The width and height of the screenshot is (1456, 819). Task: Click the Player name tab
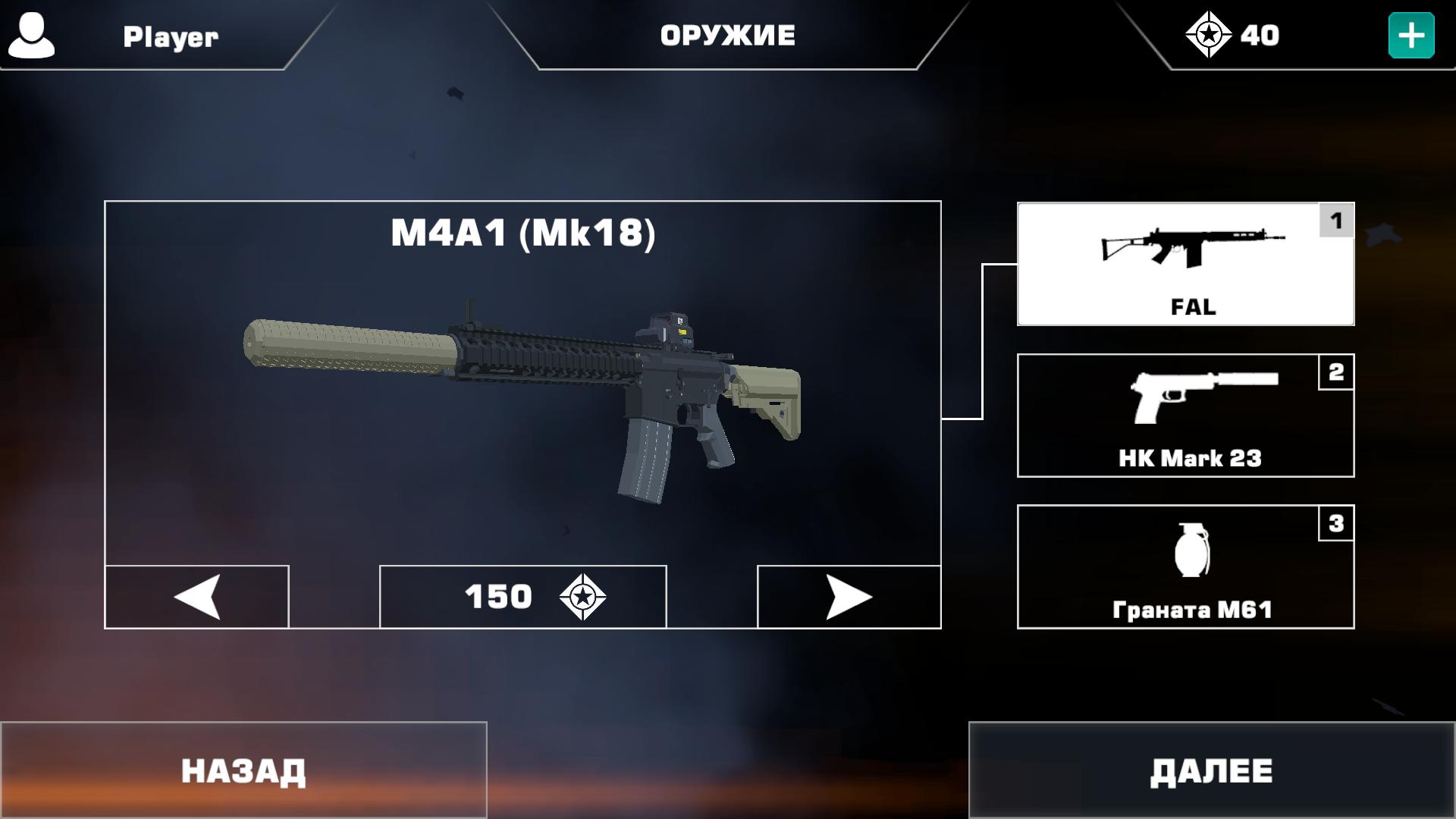click(x=170, y=36)
